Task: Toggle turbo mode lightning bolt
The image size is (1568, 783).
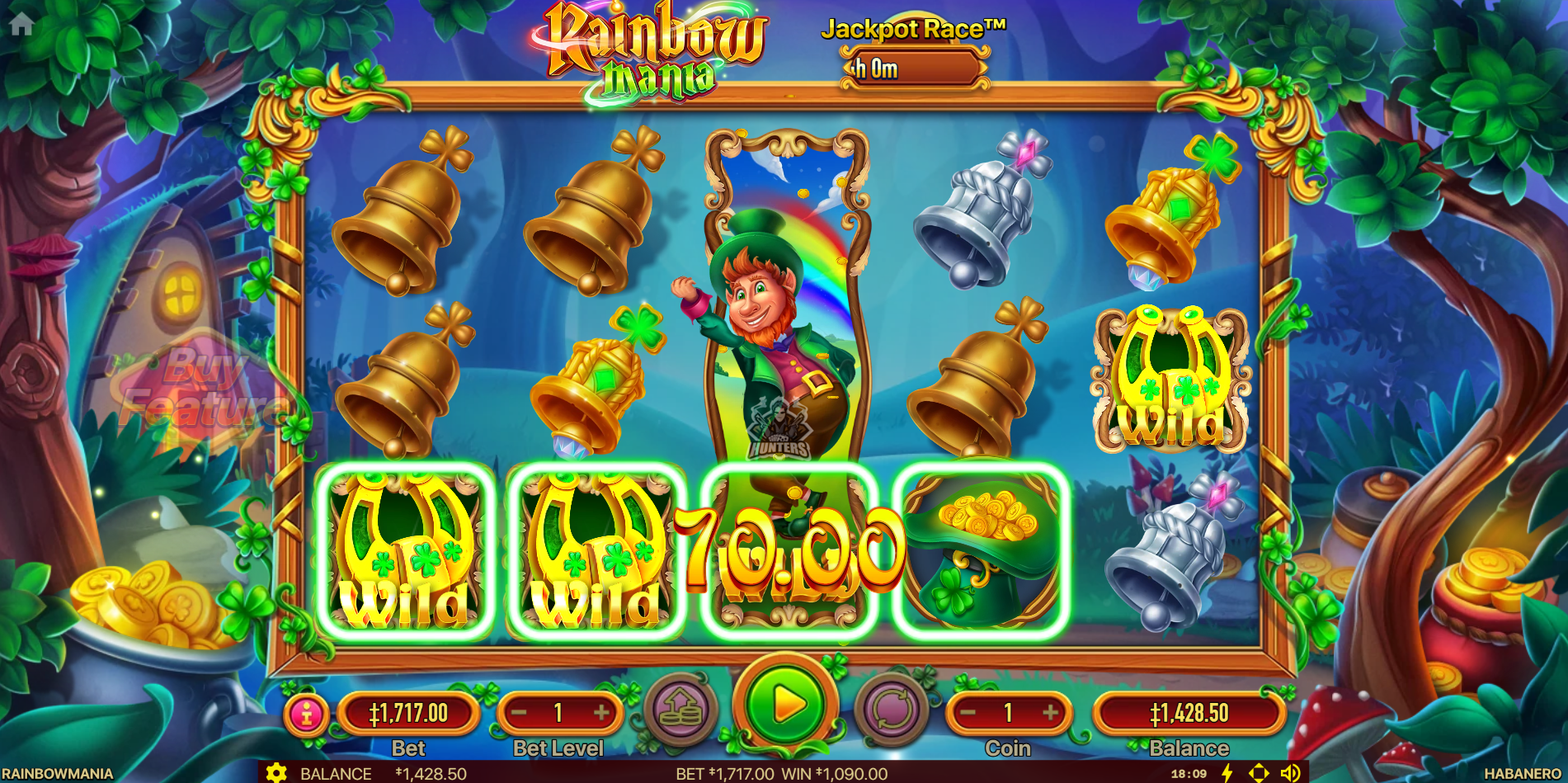Action: 1227,773
